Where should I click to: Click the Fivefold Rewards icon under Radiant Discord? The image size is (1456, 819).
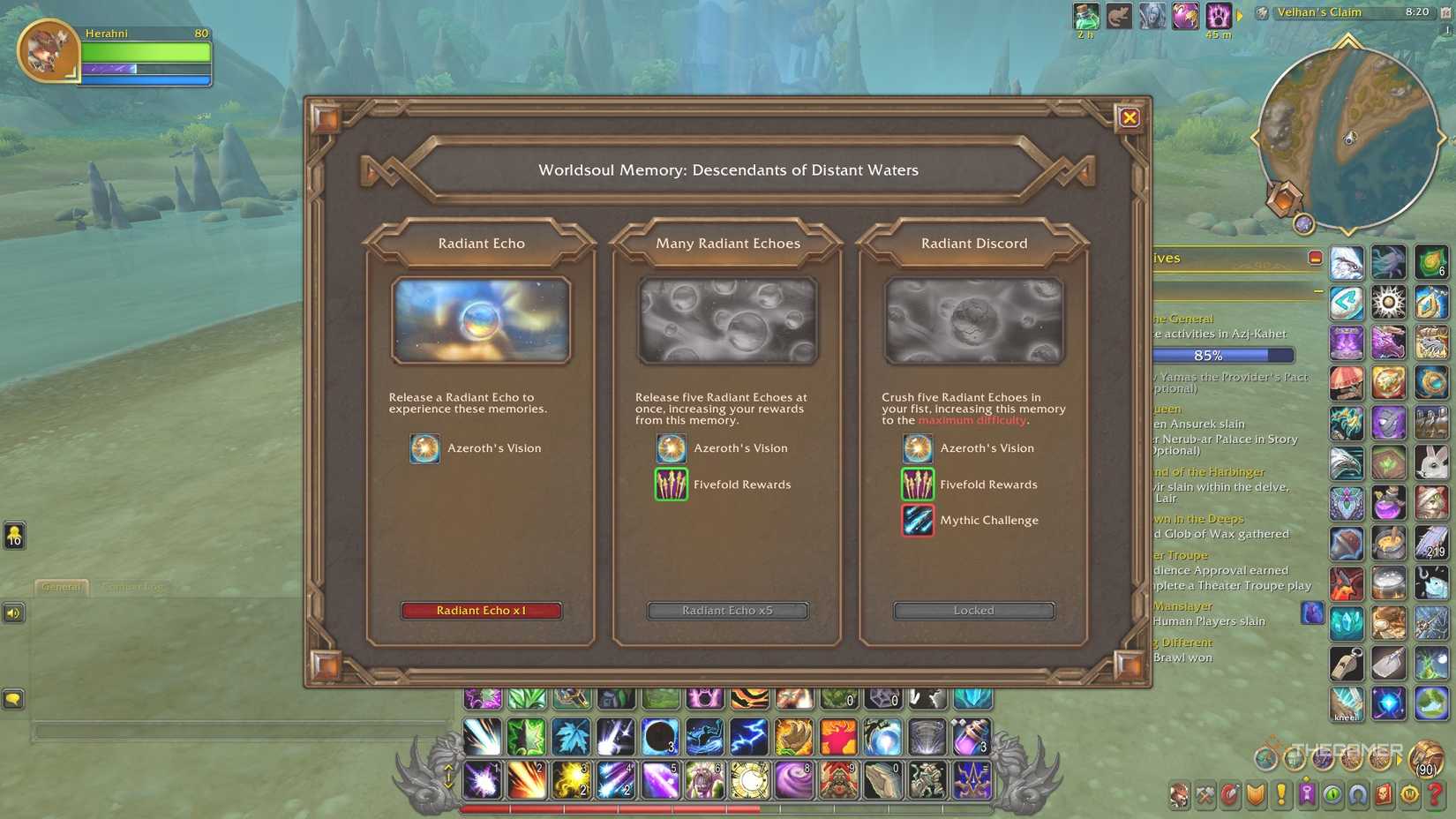point(918,485)
